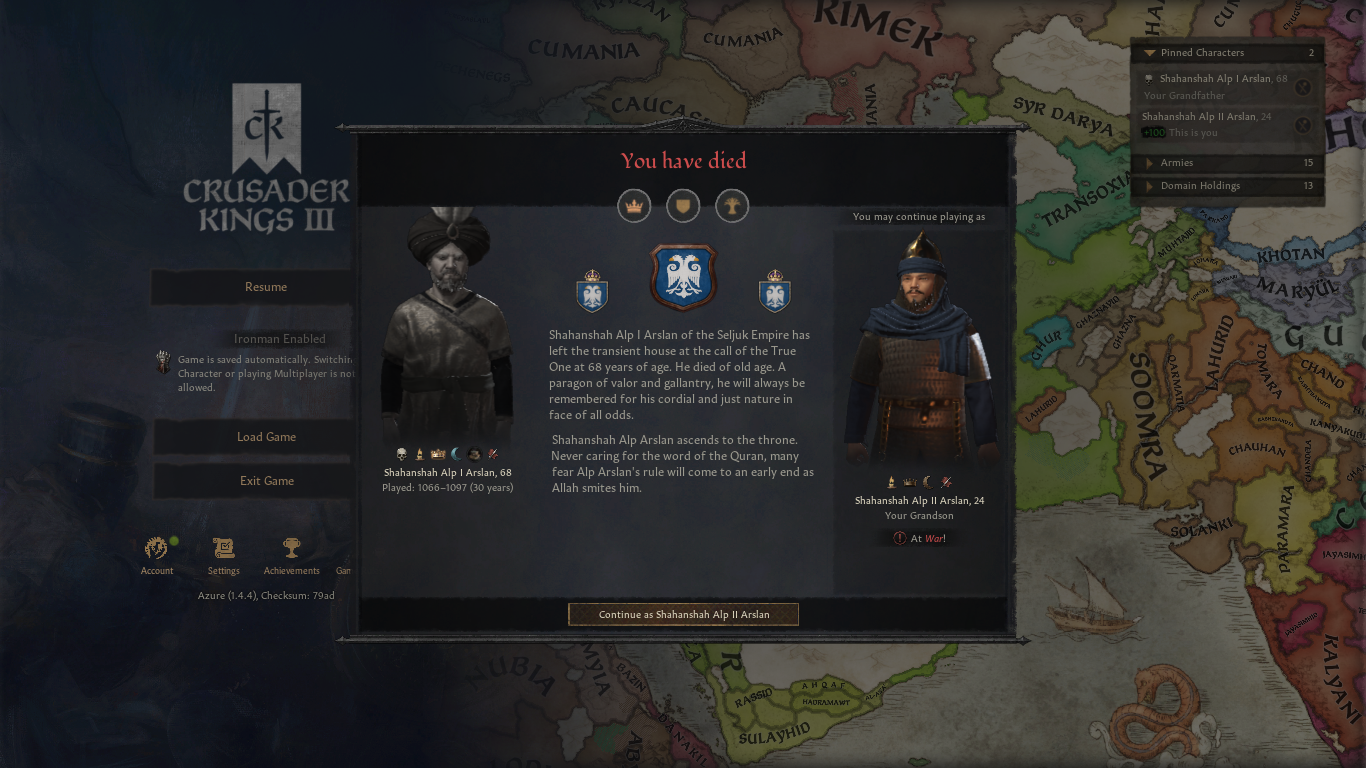
Task: Click the Seljuk Empire coat of arms
Action: (x=683, y=278)
